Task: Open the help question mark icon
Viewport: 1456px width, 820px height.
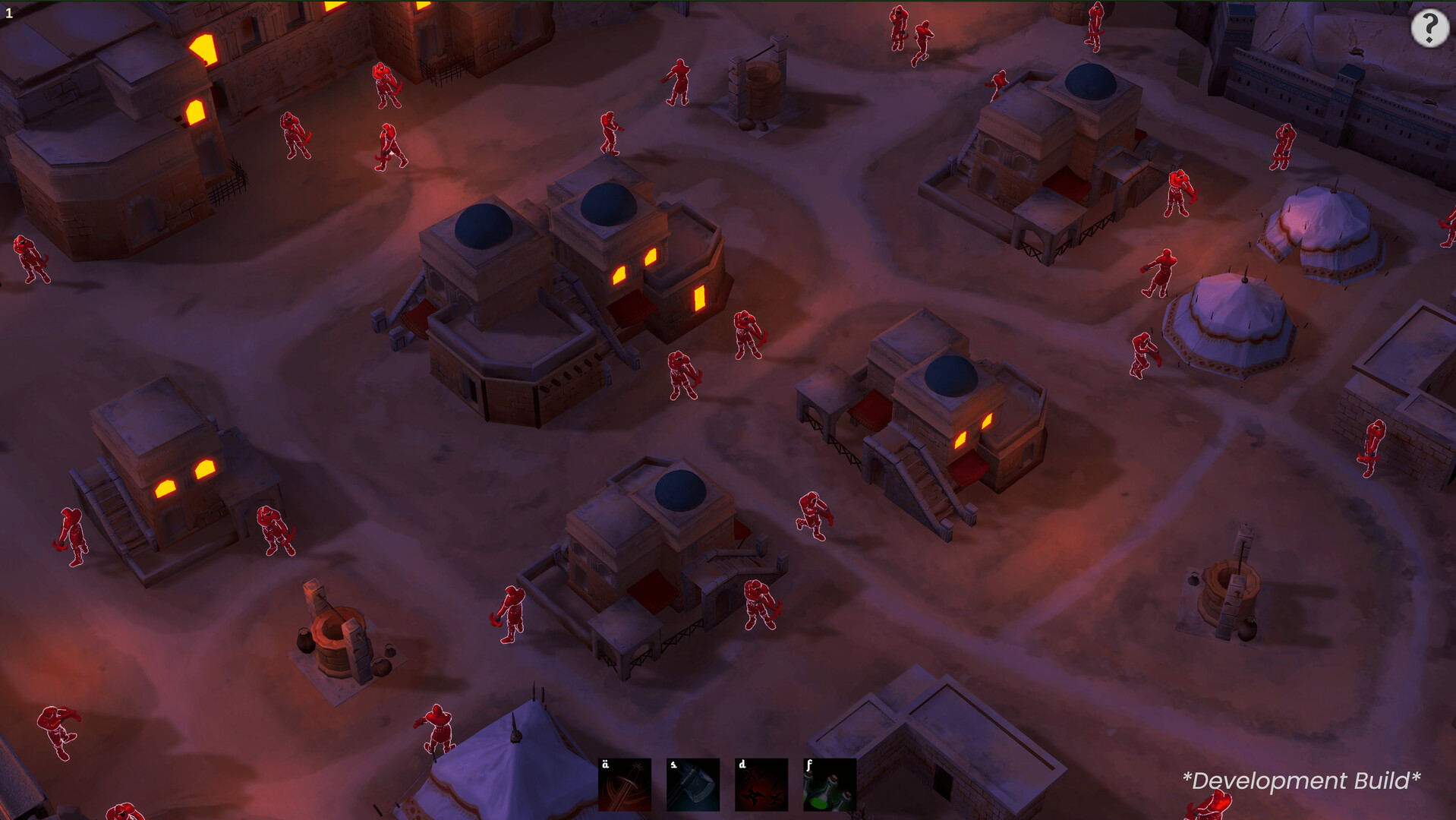Action: click(1430, 29)
